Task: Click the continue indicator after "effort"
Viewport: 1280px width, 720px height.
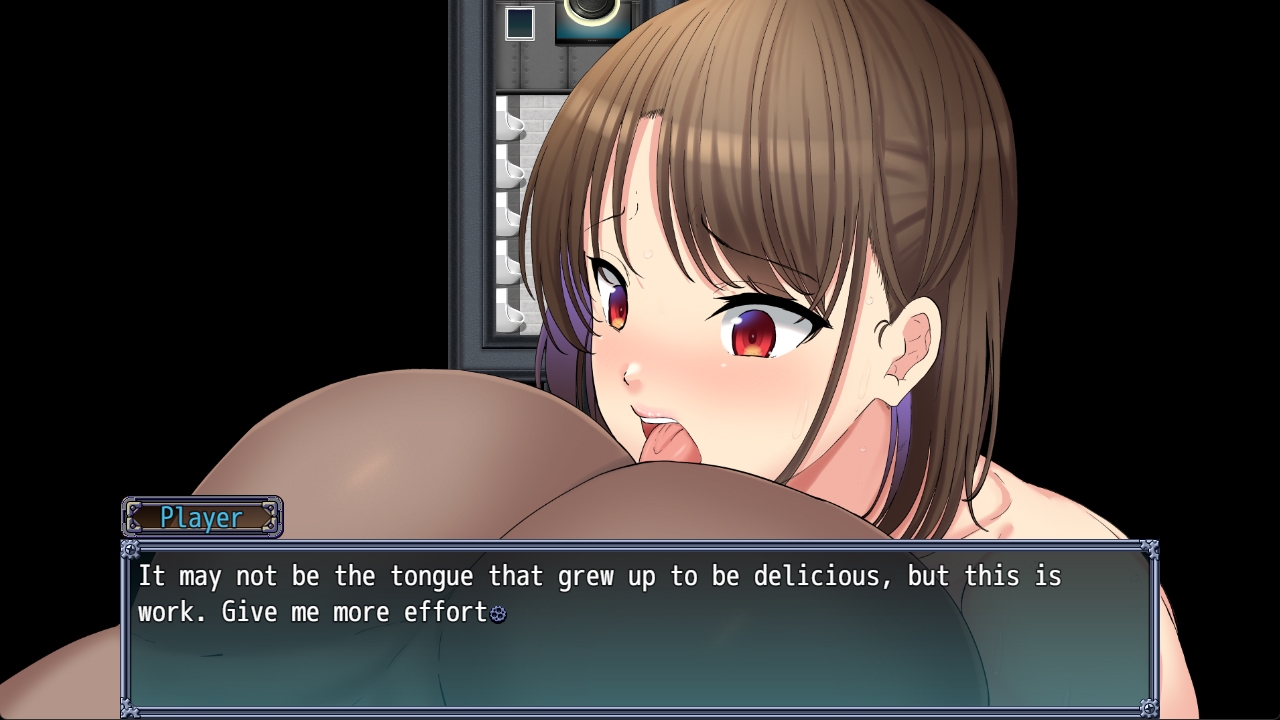Action: pos(498,614)
